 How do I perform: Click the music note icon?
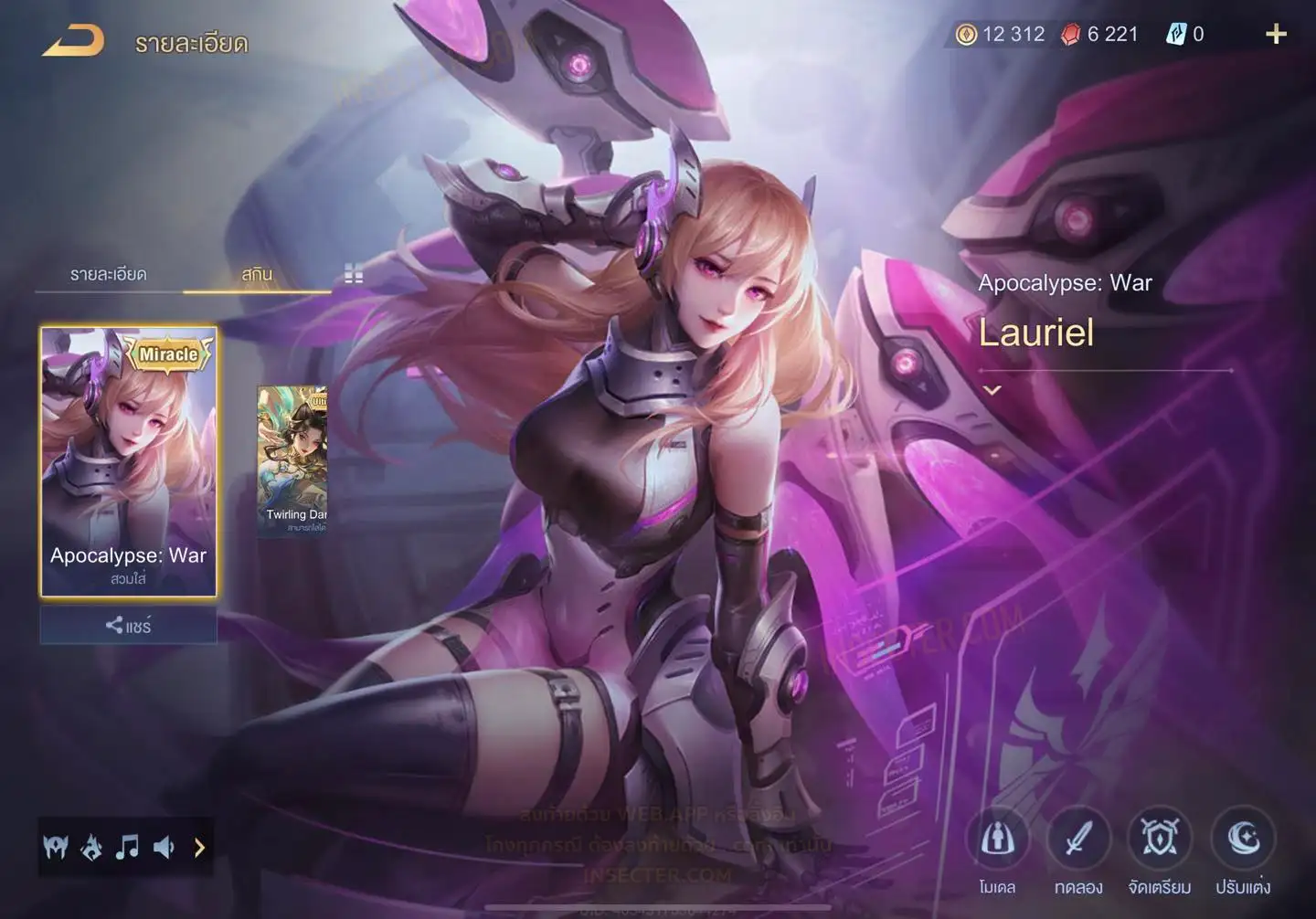[127, 848]
